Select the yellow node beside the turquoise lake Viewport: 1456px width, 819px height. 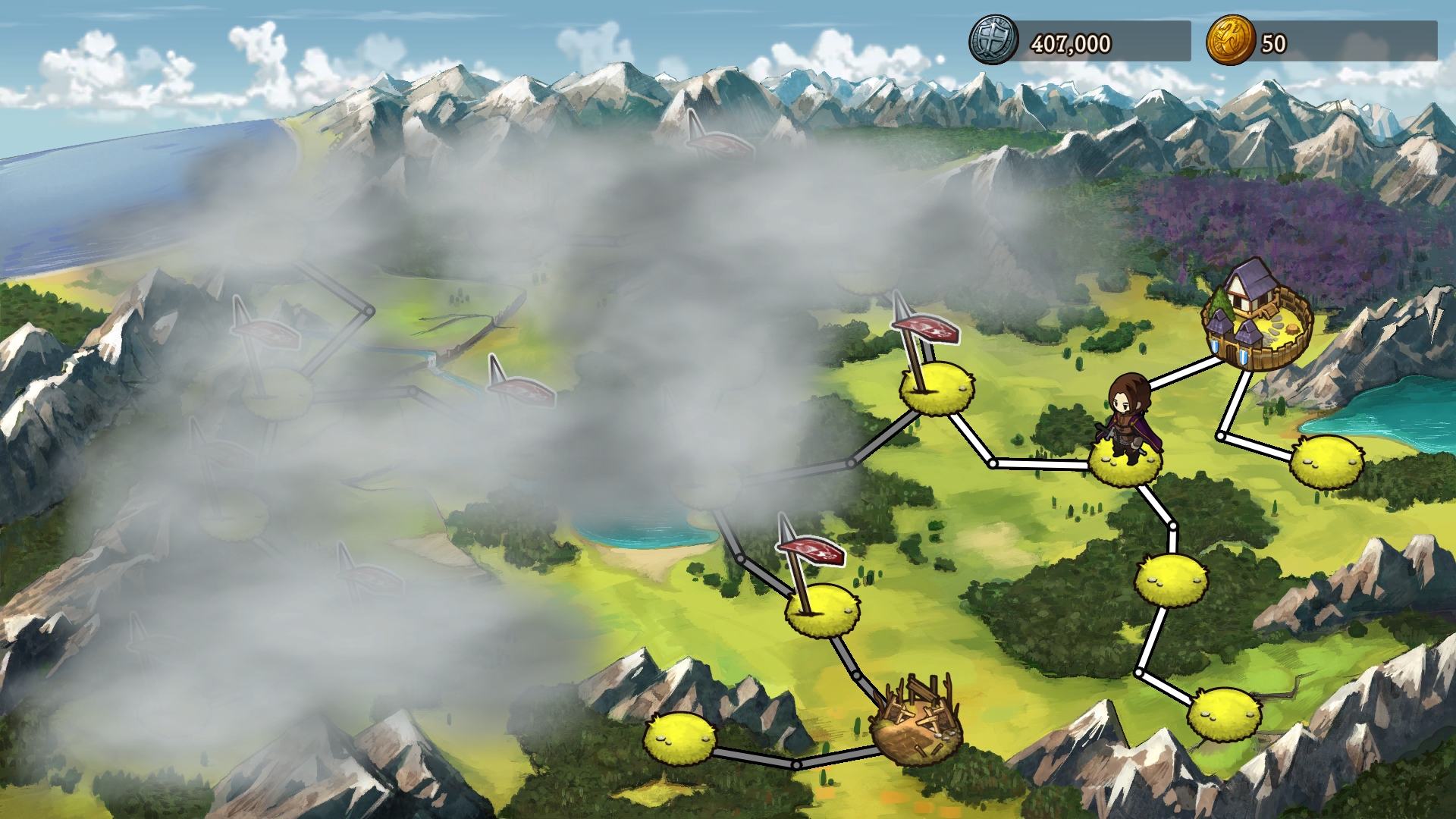1326,461
